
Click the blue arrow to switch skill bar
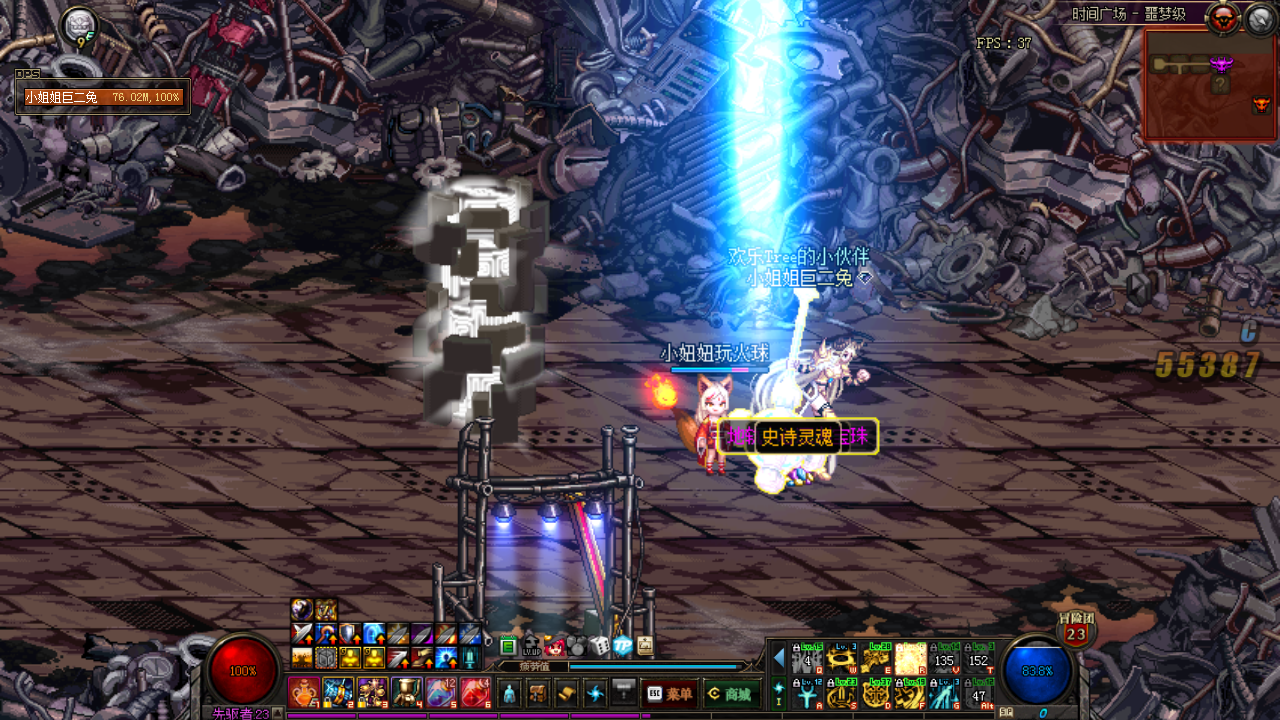click(x=779, y=659)
